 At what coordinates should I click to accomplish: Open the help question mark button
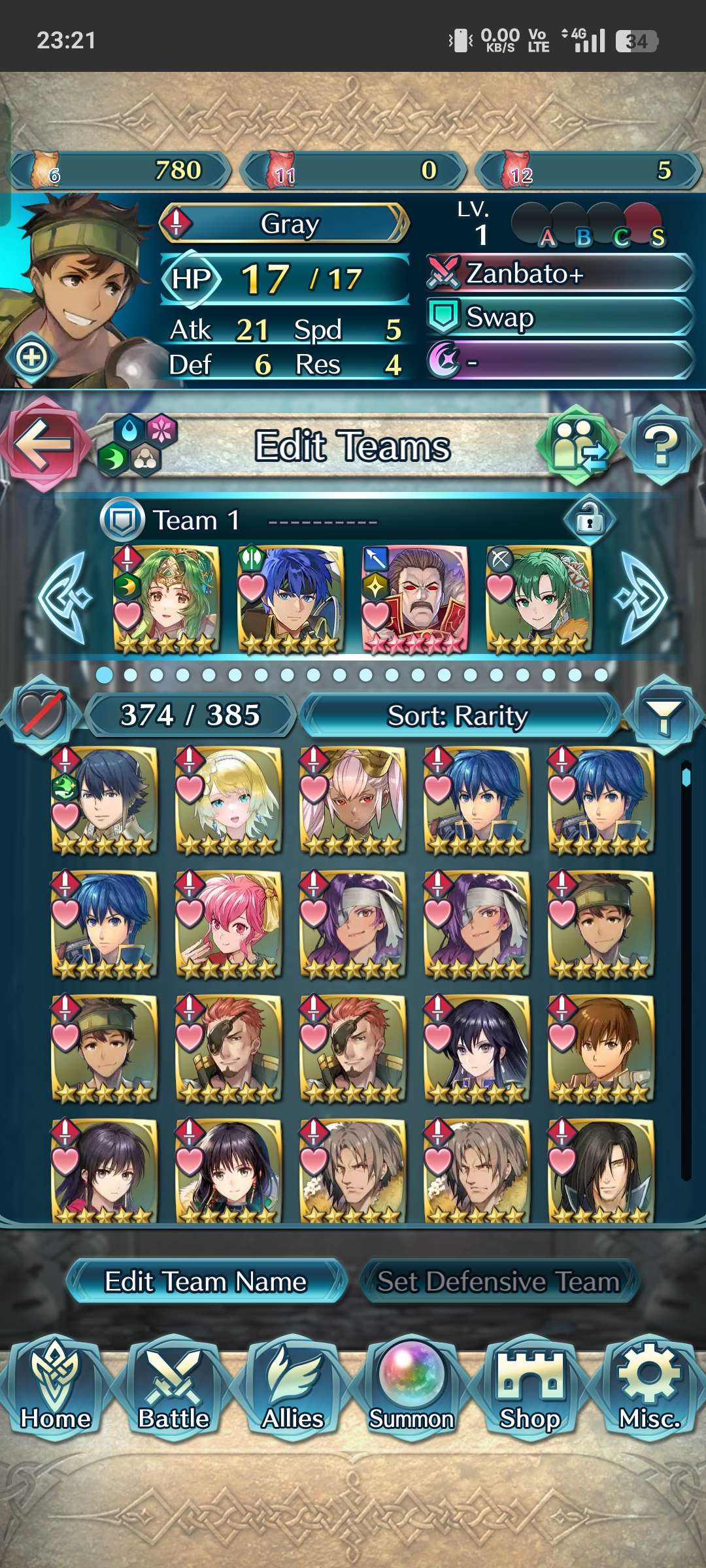click(x=662, y=446)
